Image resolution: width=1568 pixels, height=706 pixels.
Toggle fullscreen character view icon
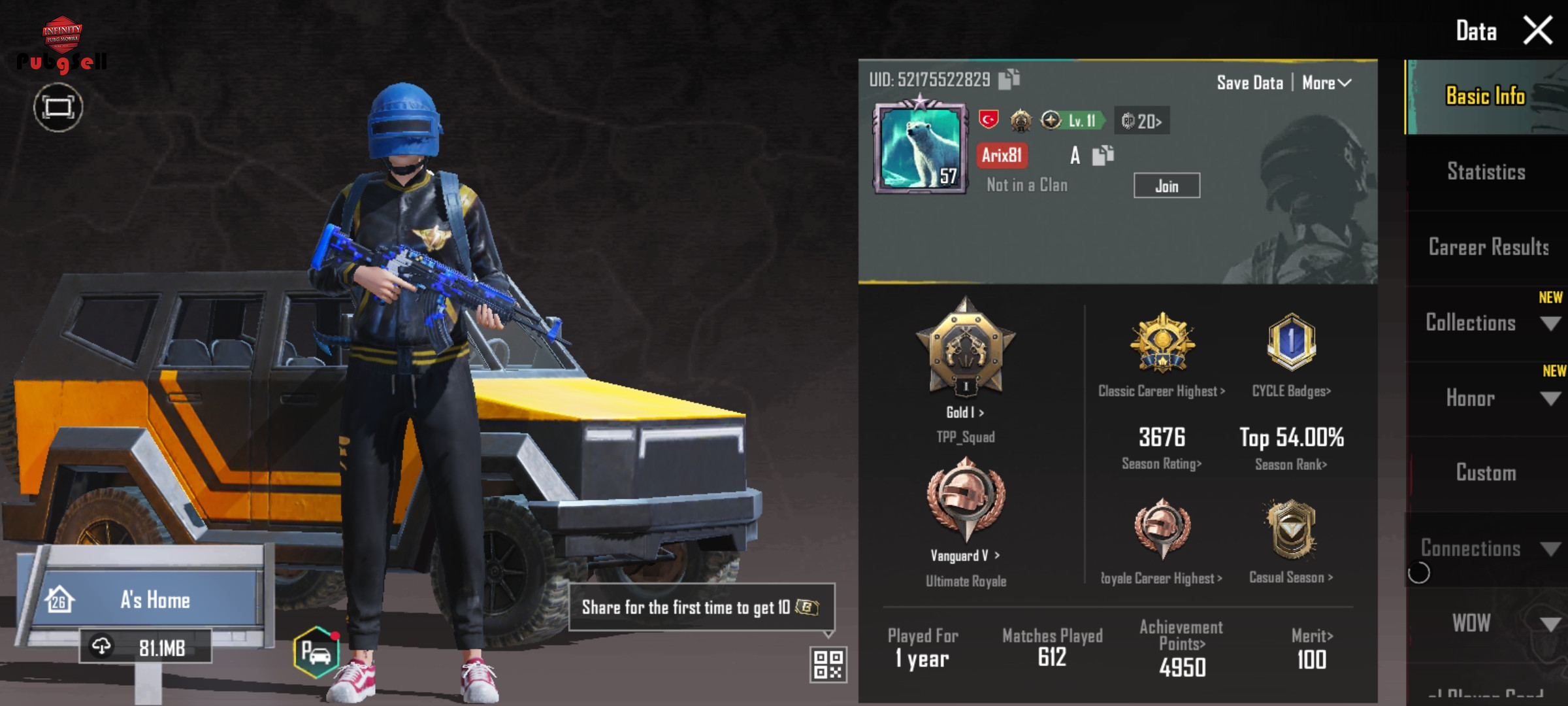click(58, 107)
